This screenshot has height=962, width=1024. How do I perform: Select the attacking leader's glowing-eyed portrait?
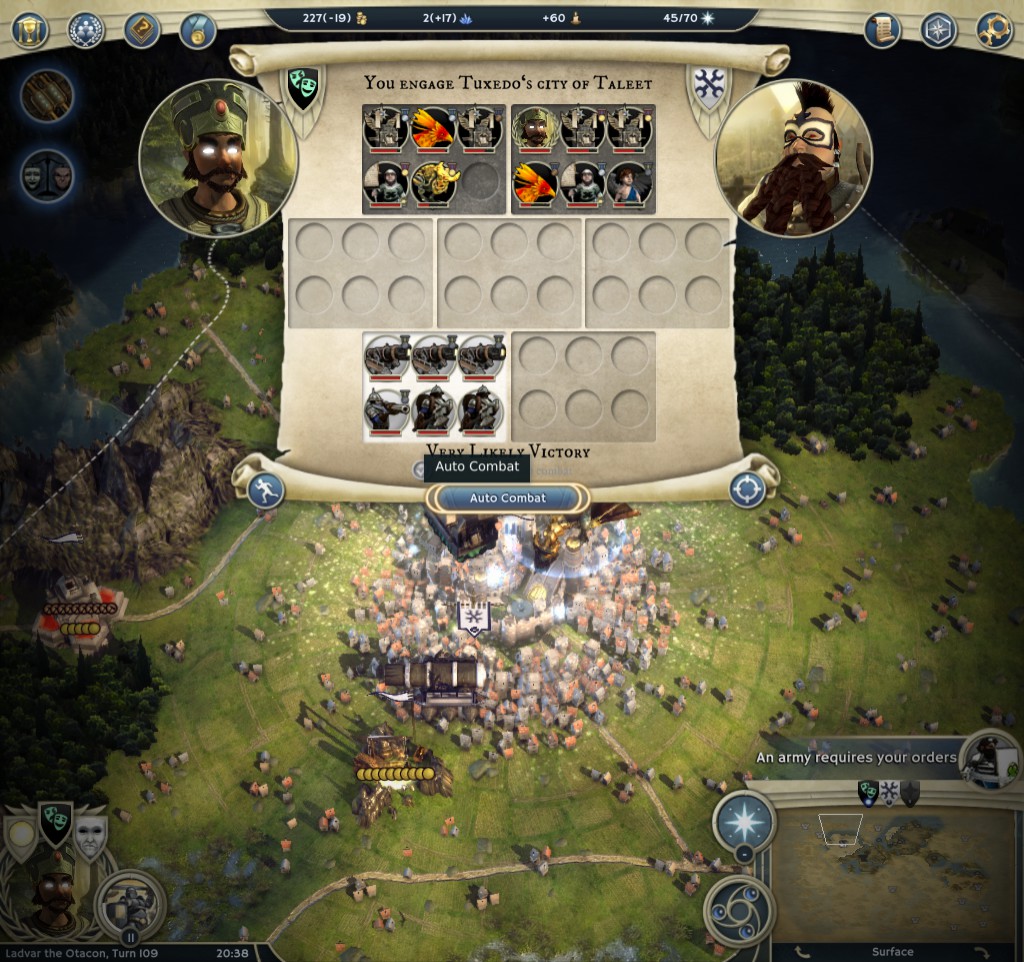coord(219,159)
